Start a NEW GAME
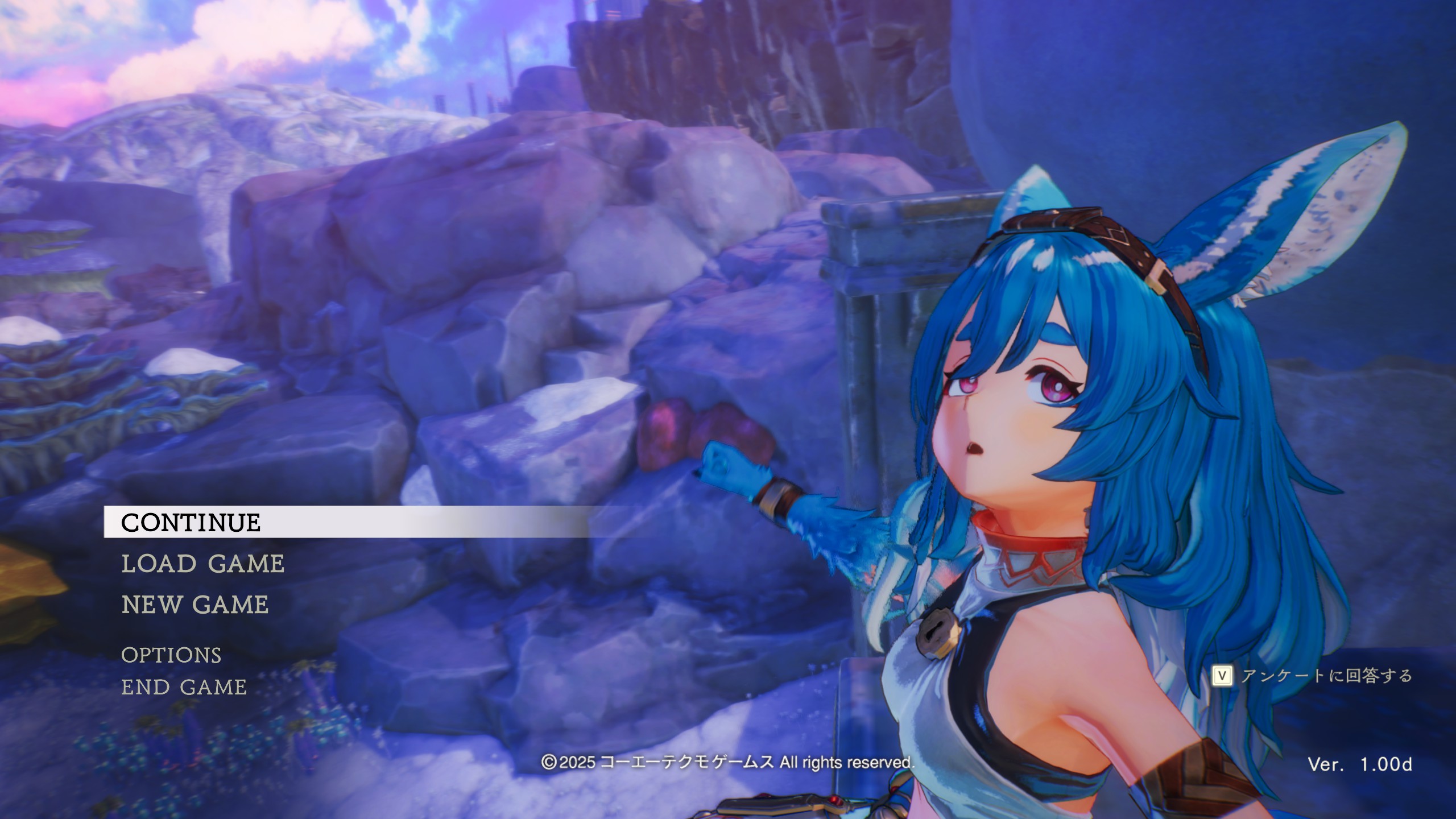This screenshot has height=819, width=1456. click(x=195, y=605)
